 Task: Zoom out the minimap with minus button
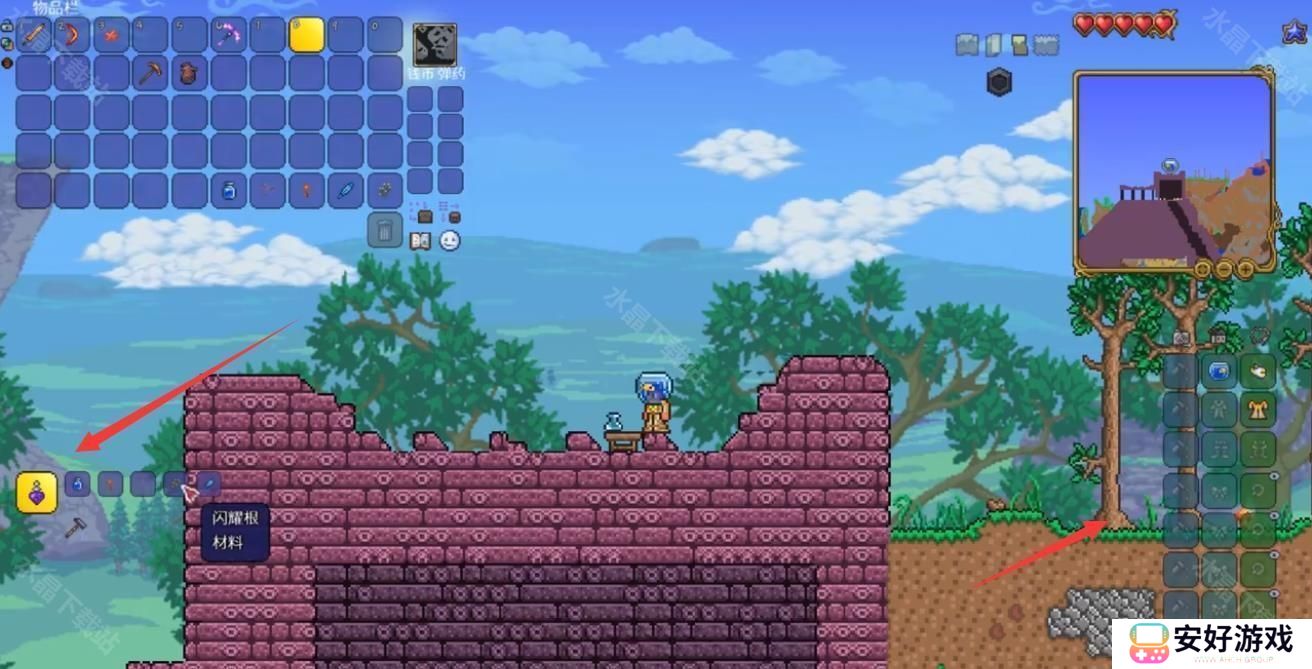tap(1224, 269)
